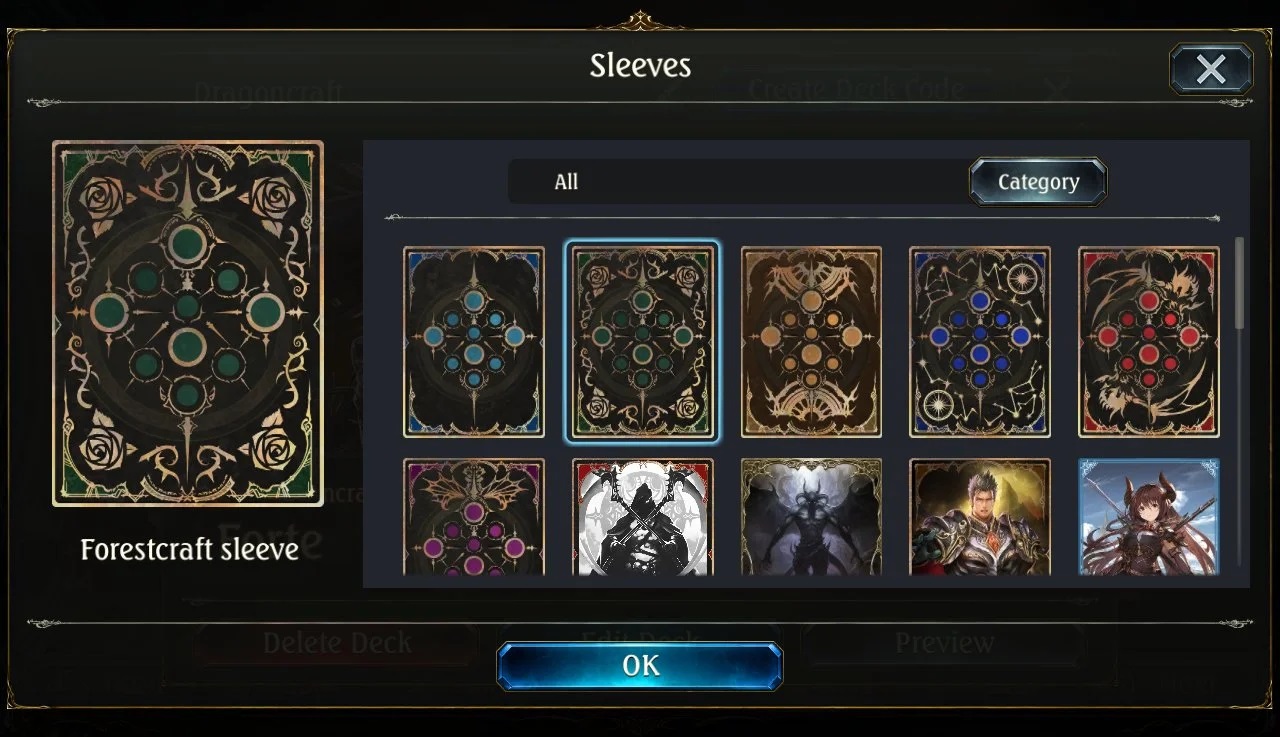Open the Category filter
This screenshot has height=737, width=1280.
click(1038, 182)
